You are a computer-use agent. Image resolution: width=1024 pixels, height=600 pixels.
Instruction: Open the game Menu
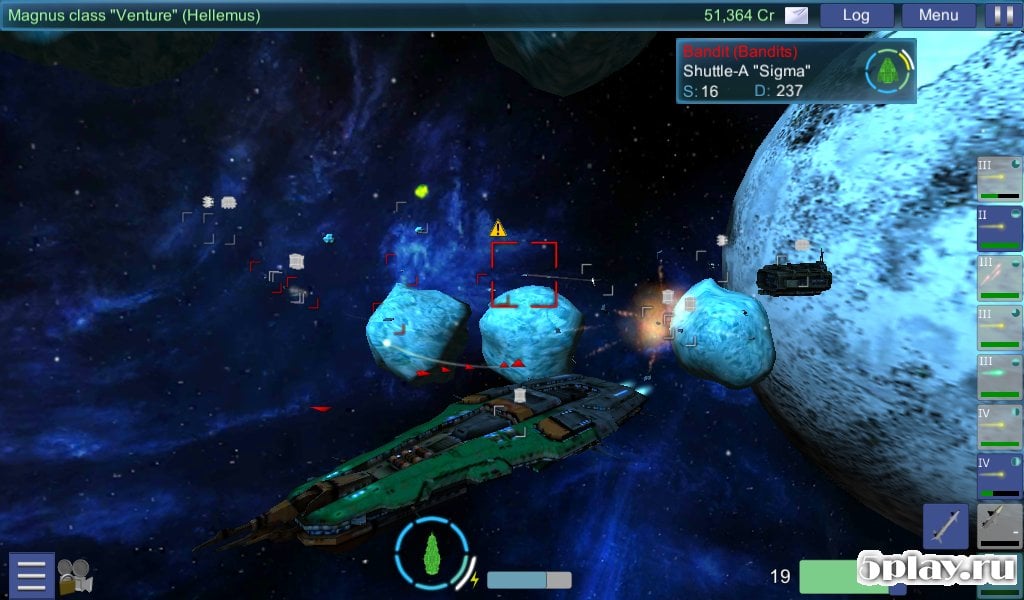[938, 15]
